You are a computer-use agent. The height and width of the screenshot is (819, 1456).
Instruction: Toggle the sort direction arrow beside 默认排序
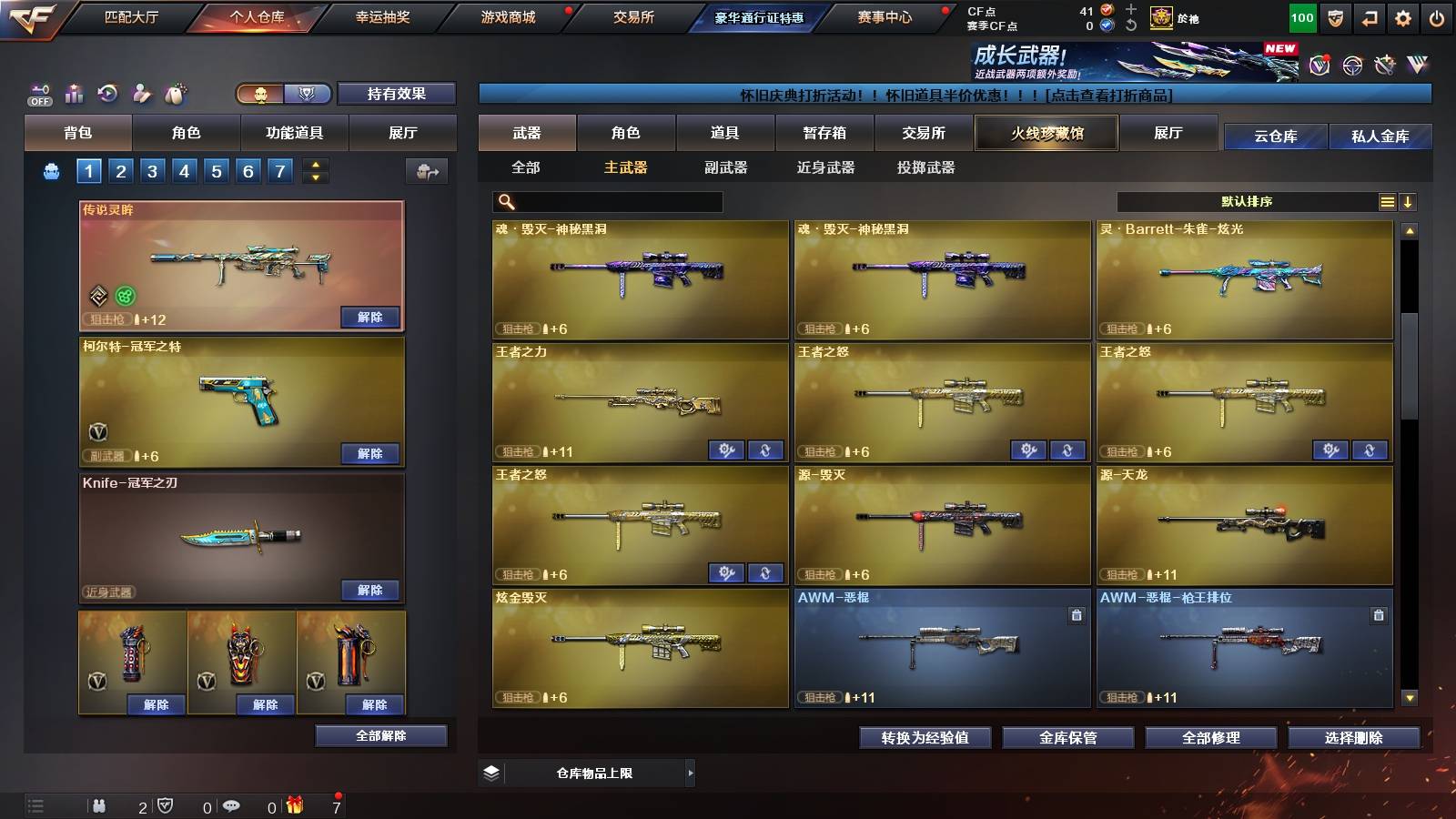1409,201
